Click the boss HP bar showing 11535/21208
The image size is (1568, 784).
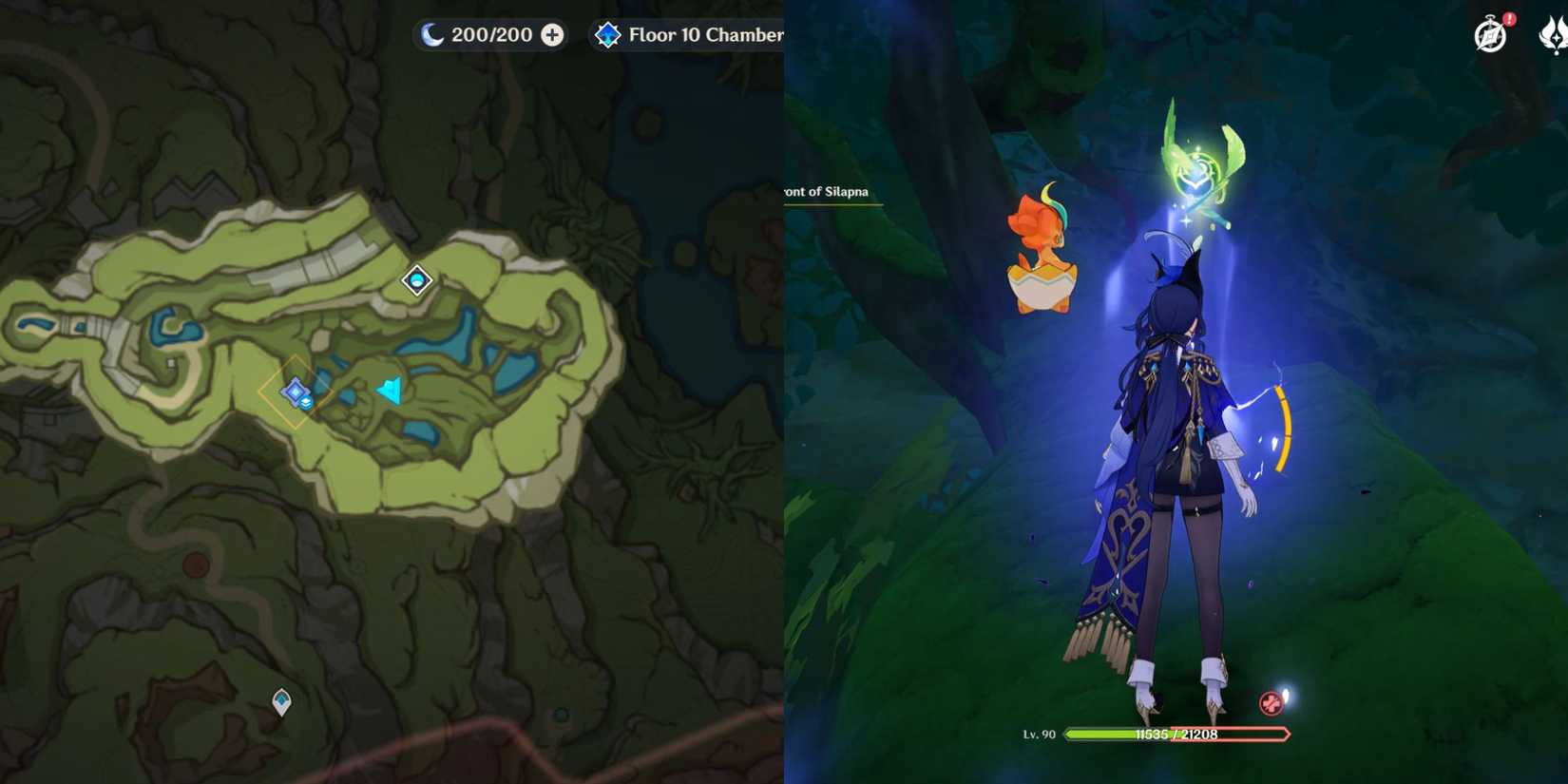click(1178, 734)
